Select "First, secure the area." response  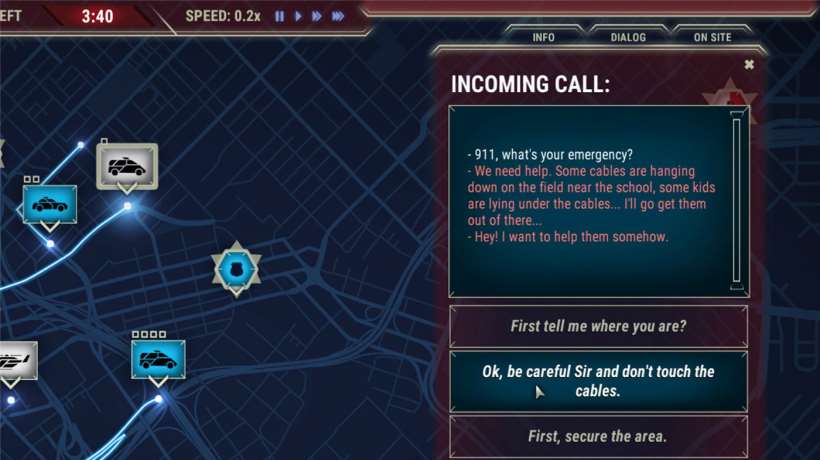(x=598, y=436)
